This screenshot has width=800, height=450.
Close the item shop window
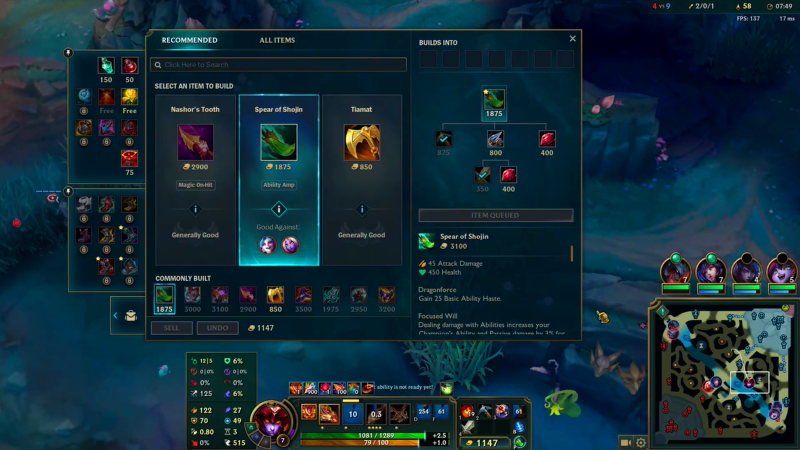coord(573,39)
